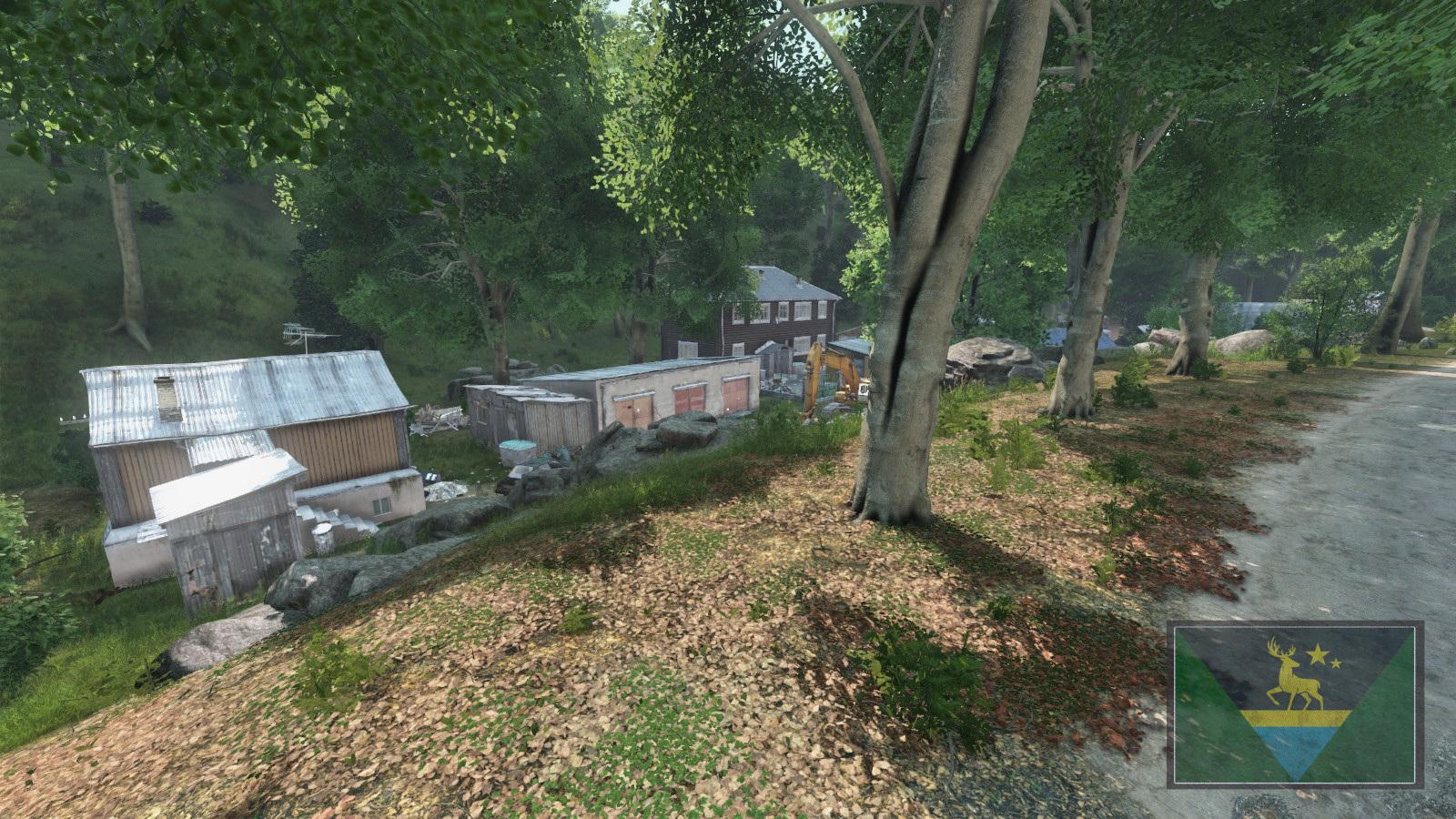
Task: Select the middle red garage door
Action: pos(688,398)
